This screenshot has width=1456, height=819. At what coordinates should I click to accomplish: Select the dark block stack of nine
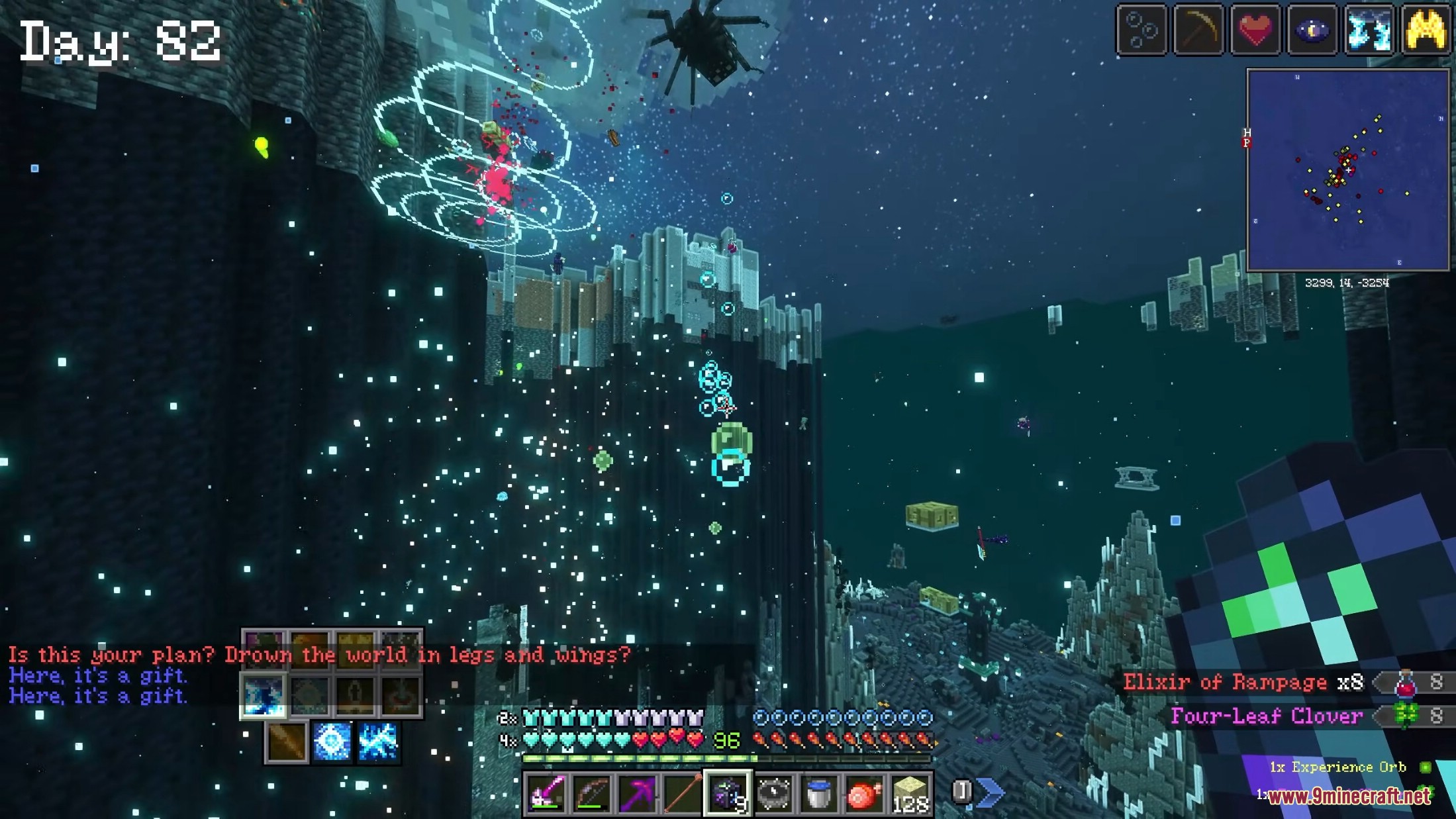pyautogui.click(x=727, y=792)
